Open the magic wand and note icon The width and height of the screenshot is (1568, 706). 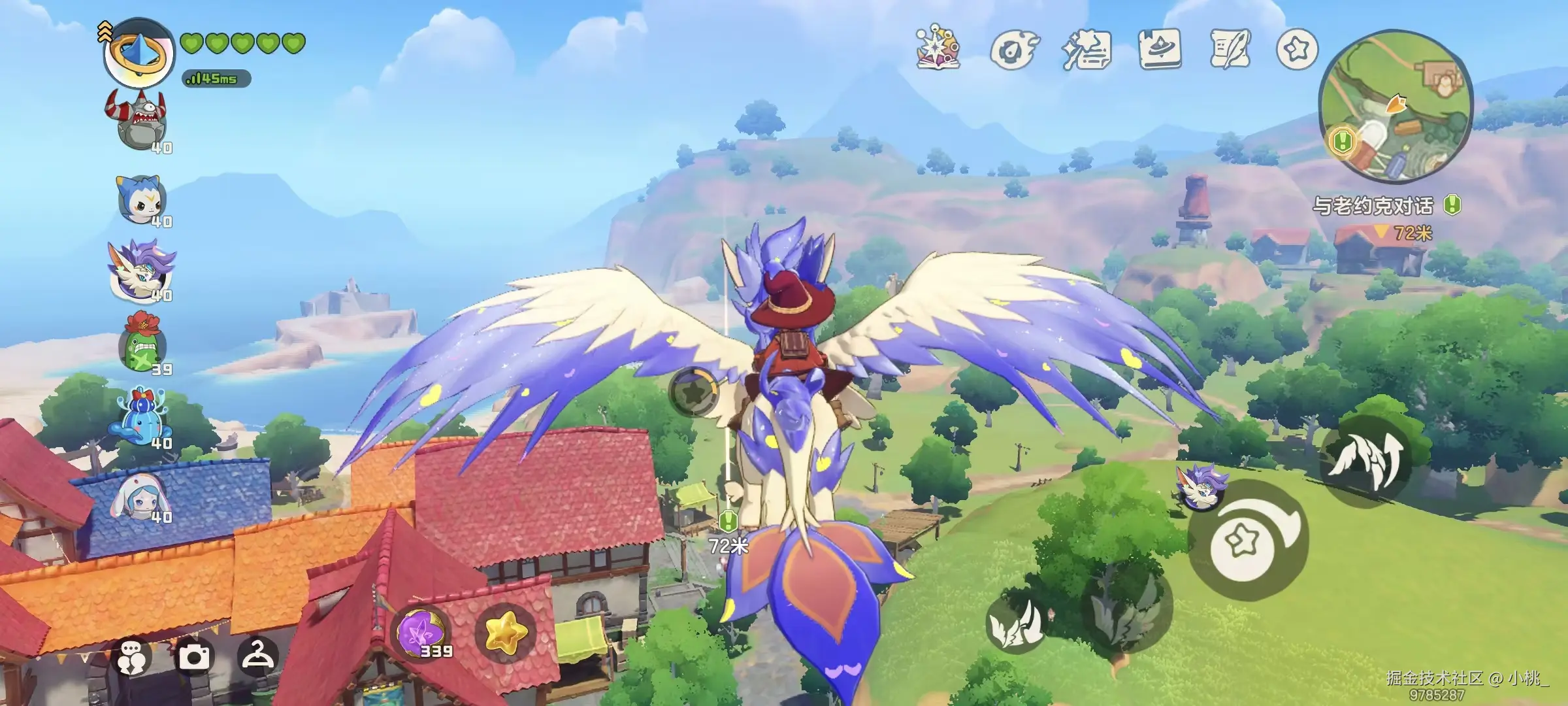point(1086,50)
